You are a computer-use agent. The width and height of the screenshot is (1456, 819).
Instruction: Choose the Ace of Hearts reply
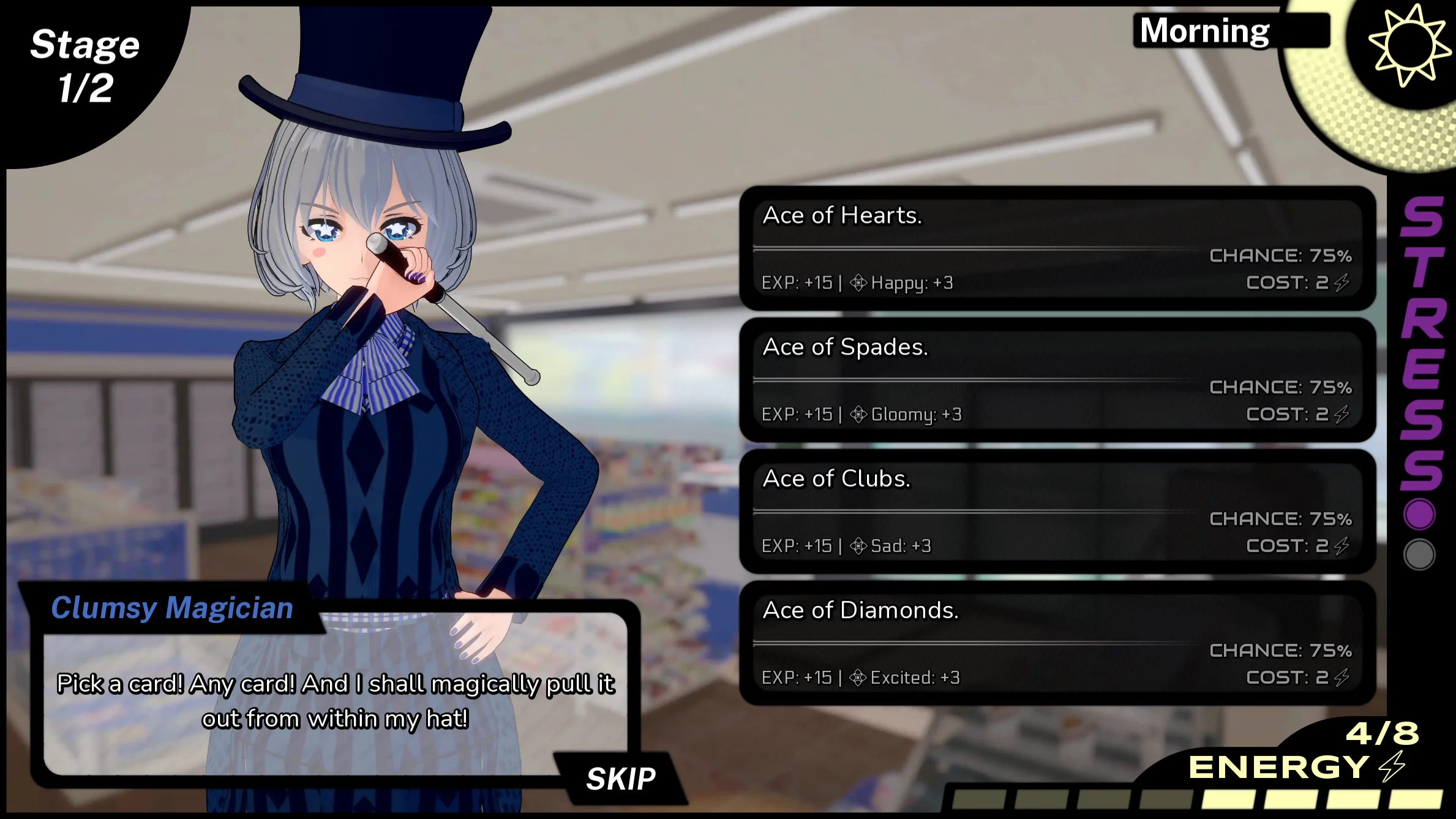click(x=1057, y=248)
